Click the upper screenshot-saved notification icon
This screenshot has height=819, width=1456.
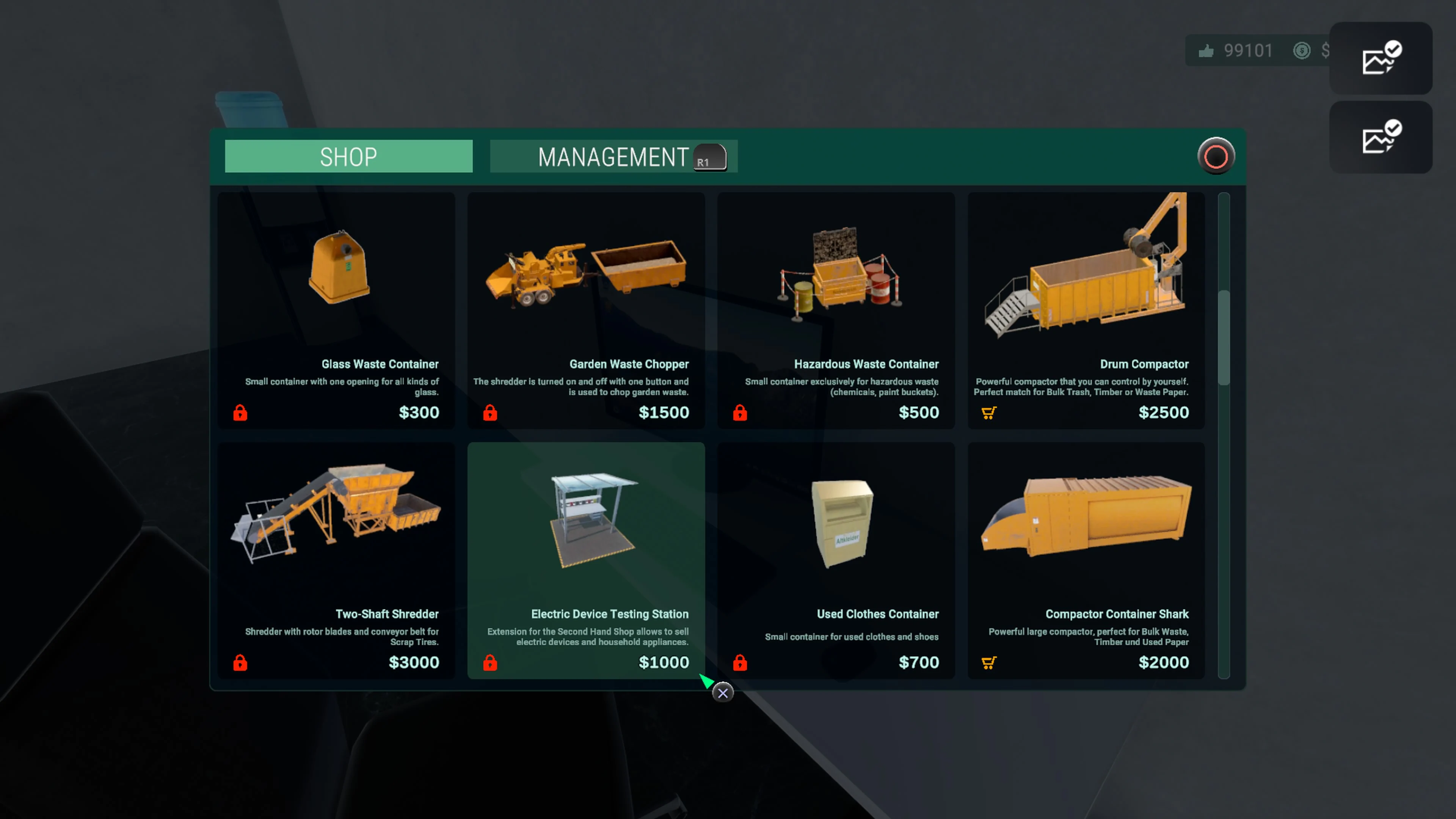(1381, 58)
